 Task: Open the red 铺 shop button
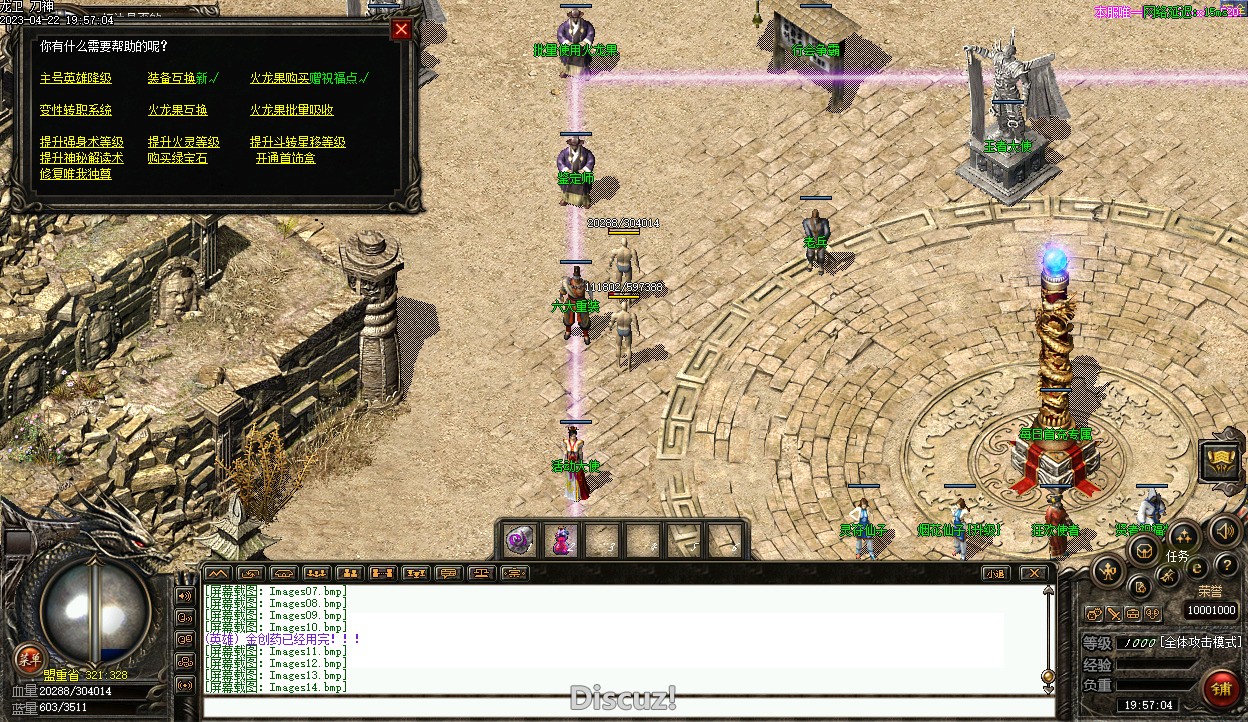pos(1221,689)
